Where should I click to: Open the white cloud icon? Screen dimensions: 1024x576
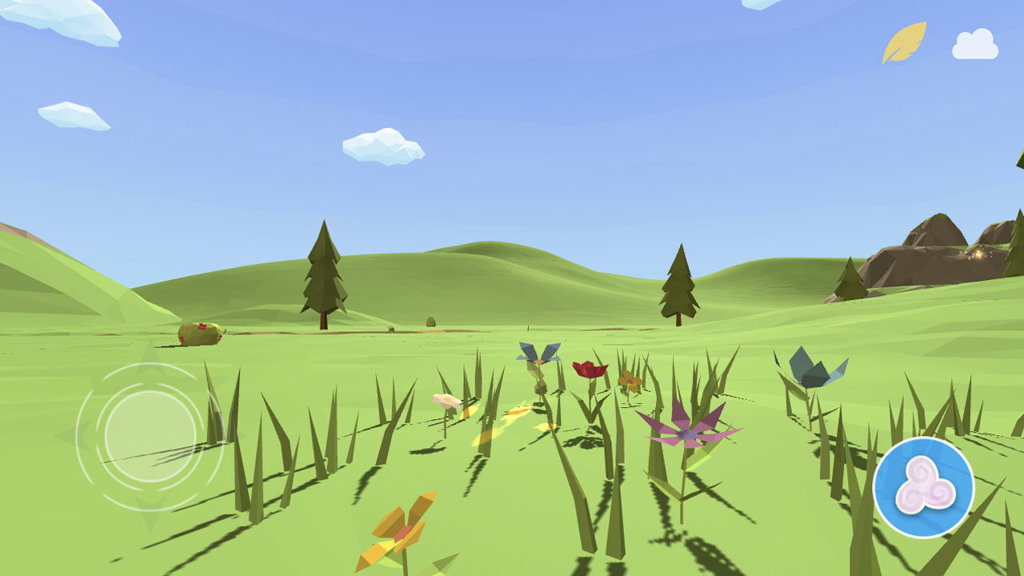click(x=975, y=45)
